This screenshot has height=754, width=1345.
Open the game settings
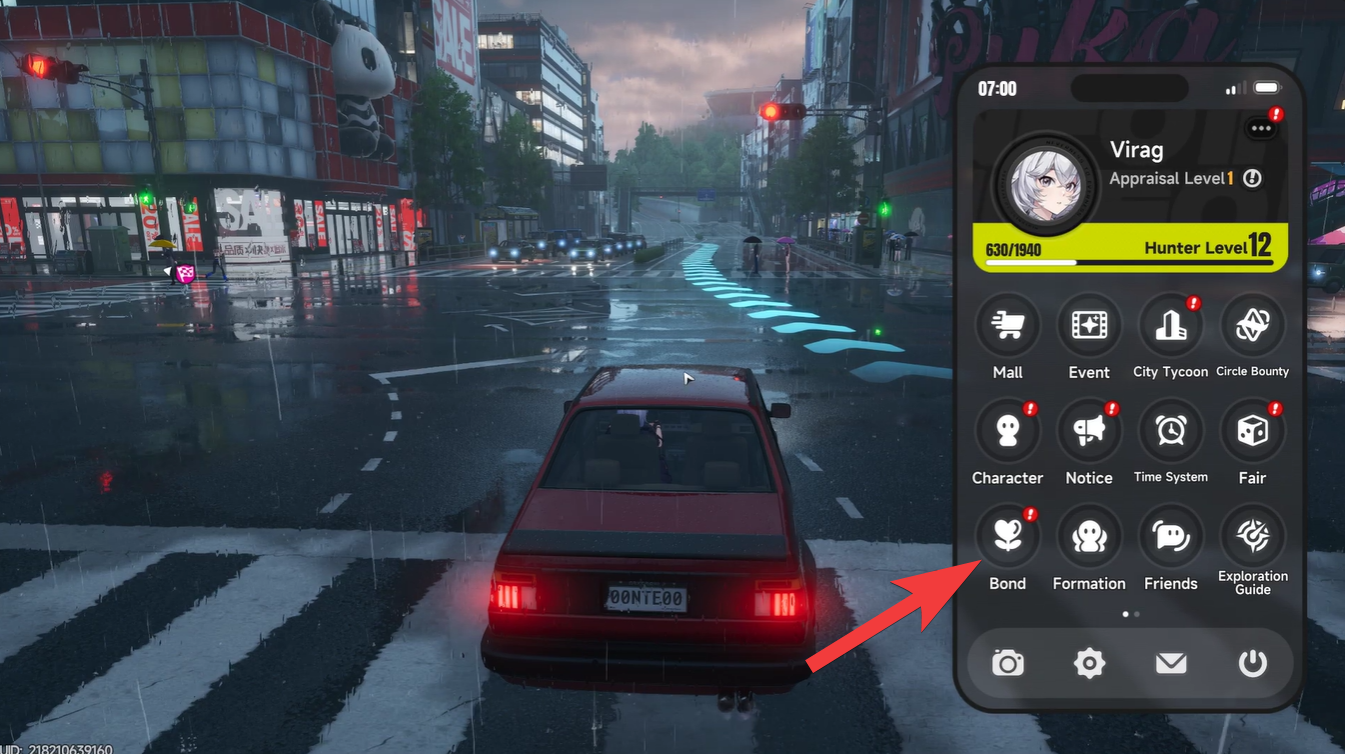(x=1089, y=663)
